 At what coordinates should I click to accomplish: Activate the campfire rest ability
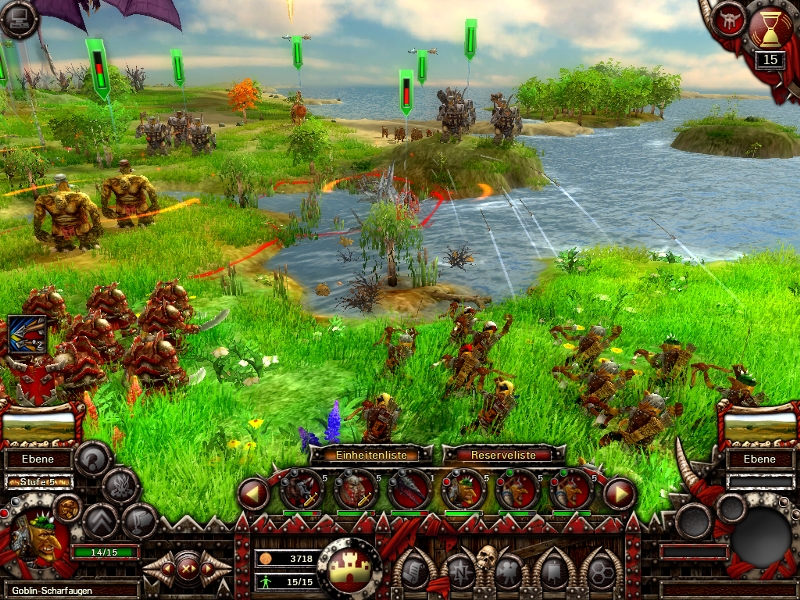click(x=121, y=486)
